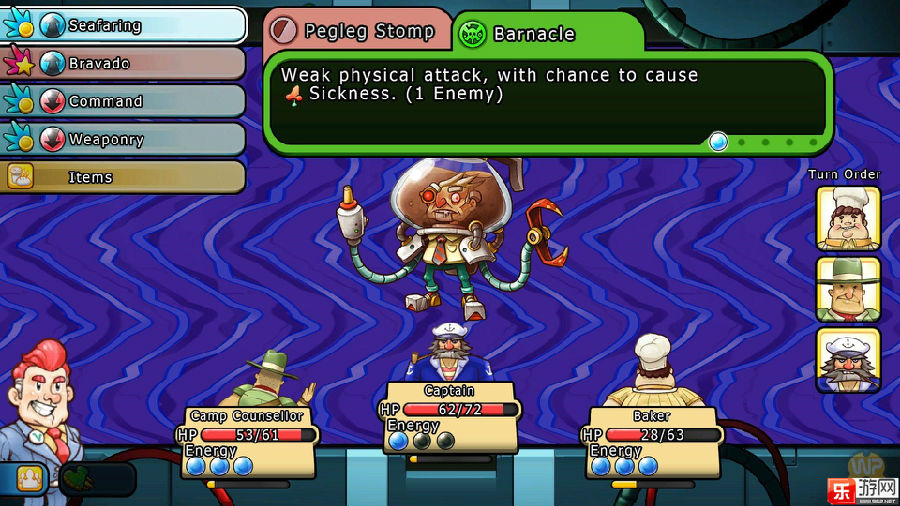This screenshot has width=900, height=506.
Task: Select the Barnacle attack tab
Action: pyautogui.click(x=546, y=34)
